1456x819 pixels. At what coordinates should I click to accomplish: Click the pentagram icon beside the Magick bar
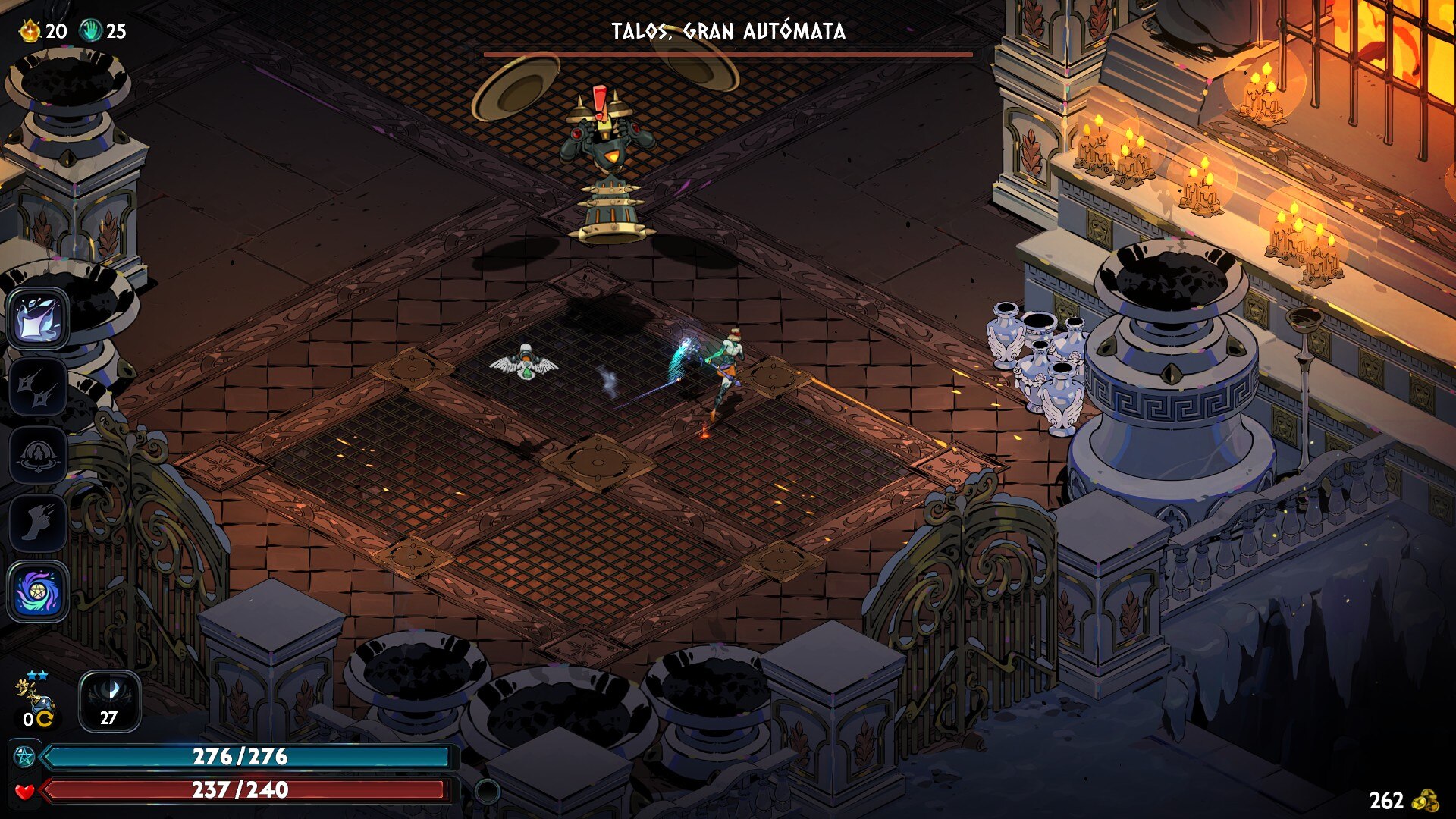25,756
